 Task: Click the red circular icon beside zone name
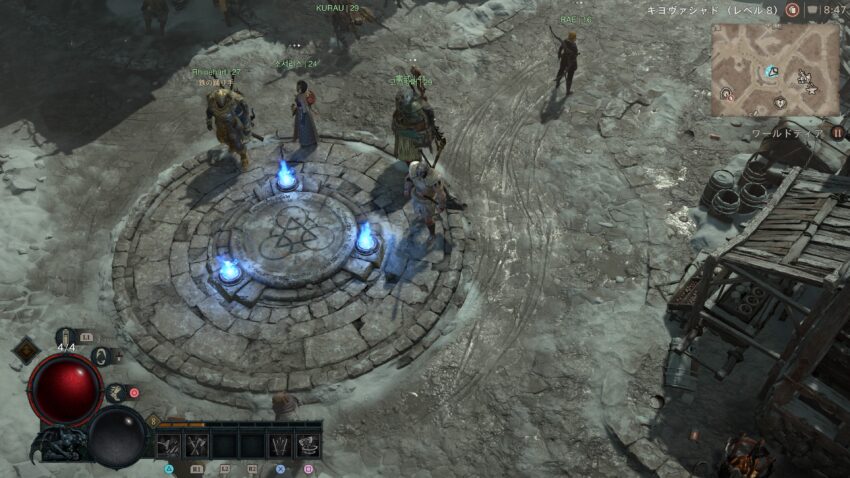[x=792, y=10]
